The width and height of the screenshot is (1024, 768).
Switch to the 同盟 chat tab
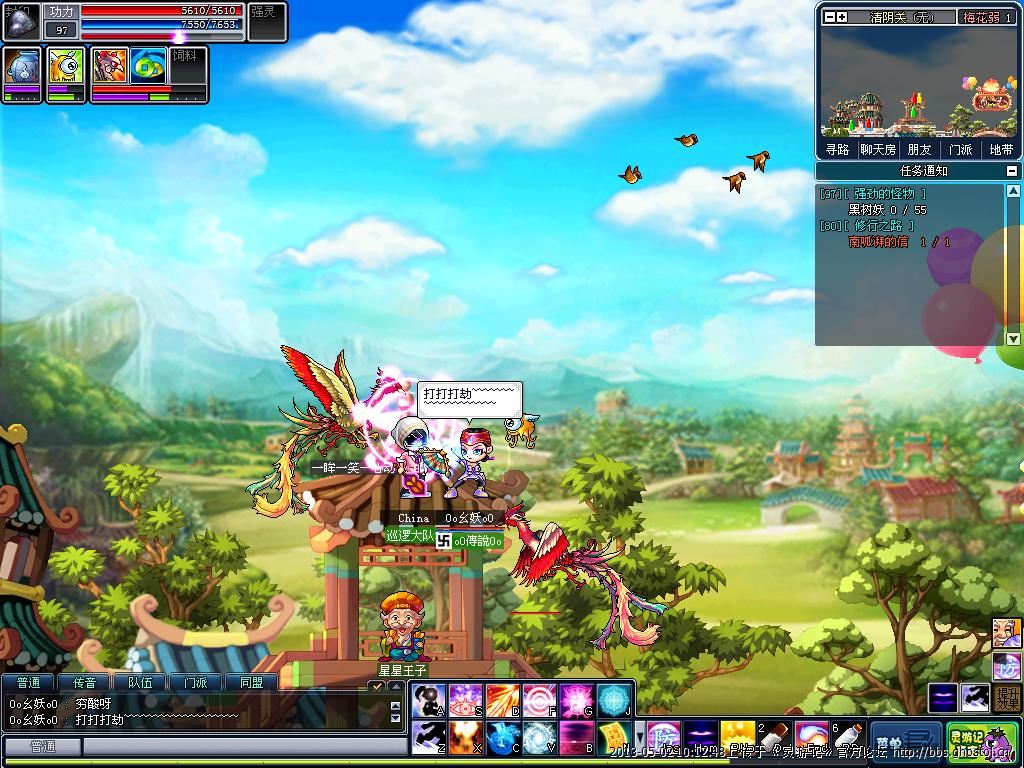pos(251,682)
